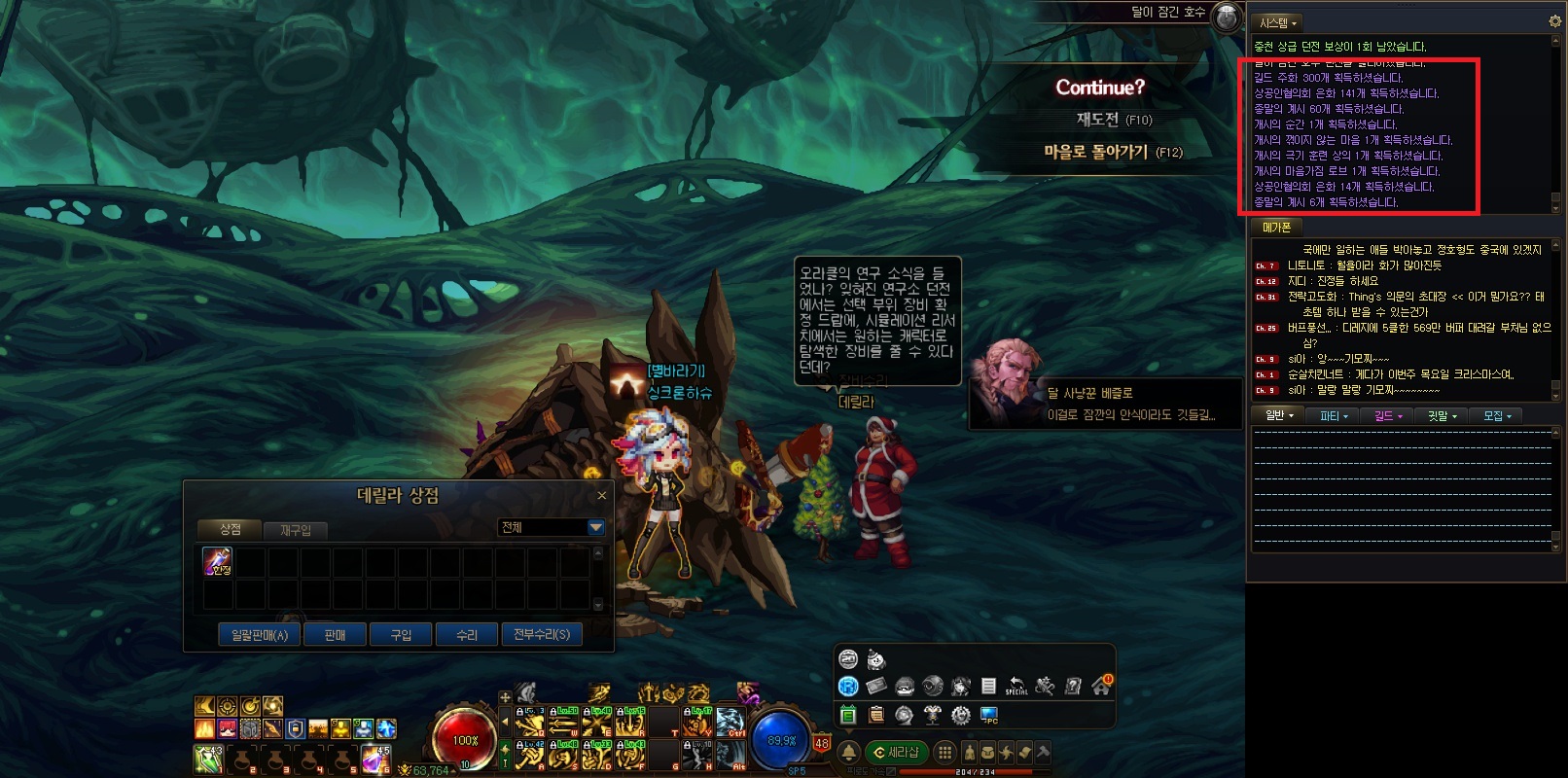Switch chat to the 길드 guild tab
The width and height of the screenshot is (1568, 778).
pos(1387,416)
